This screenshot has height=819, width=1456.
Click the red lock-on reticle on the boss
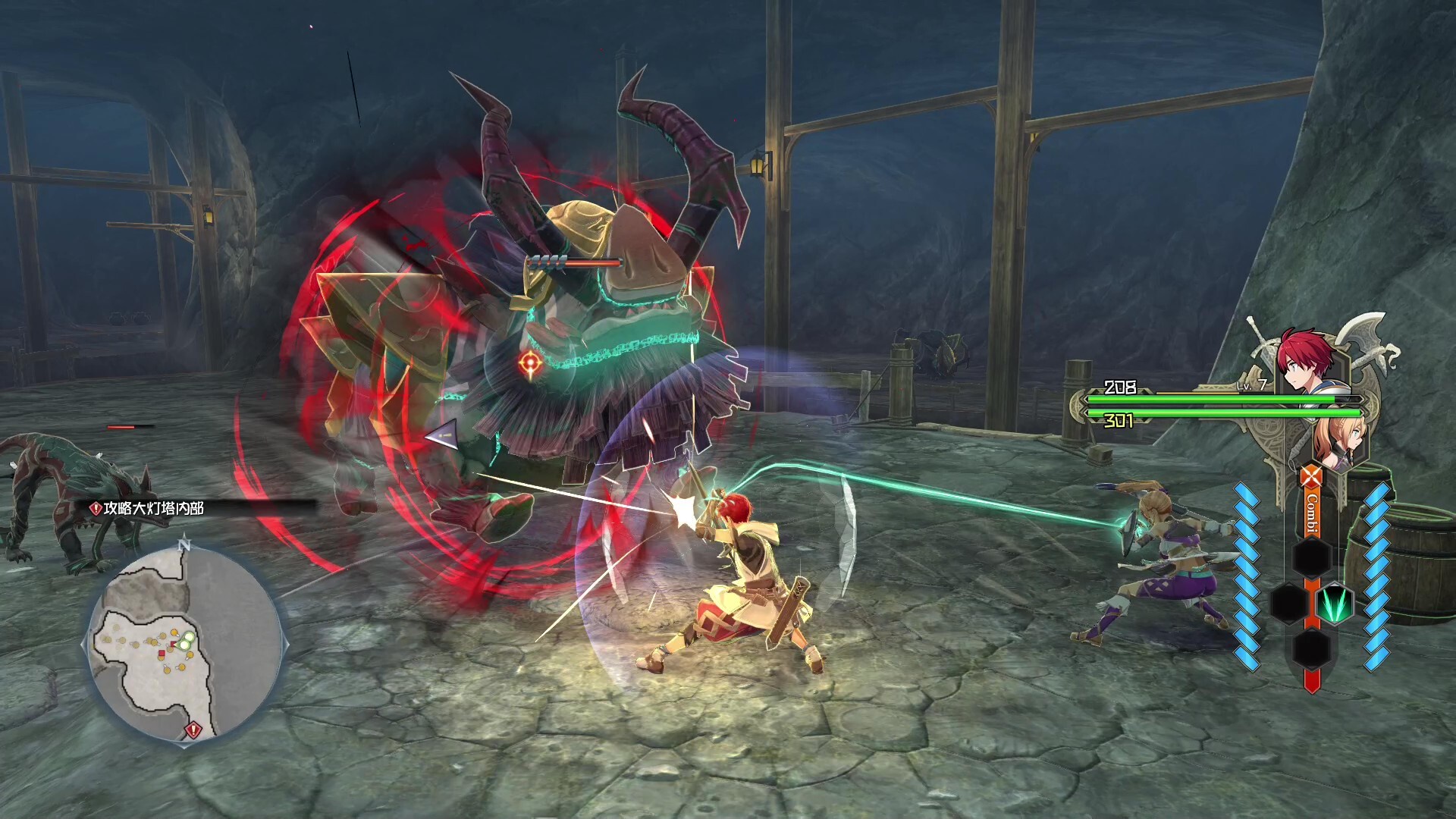(x=530, y=365)
